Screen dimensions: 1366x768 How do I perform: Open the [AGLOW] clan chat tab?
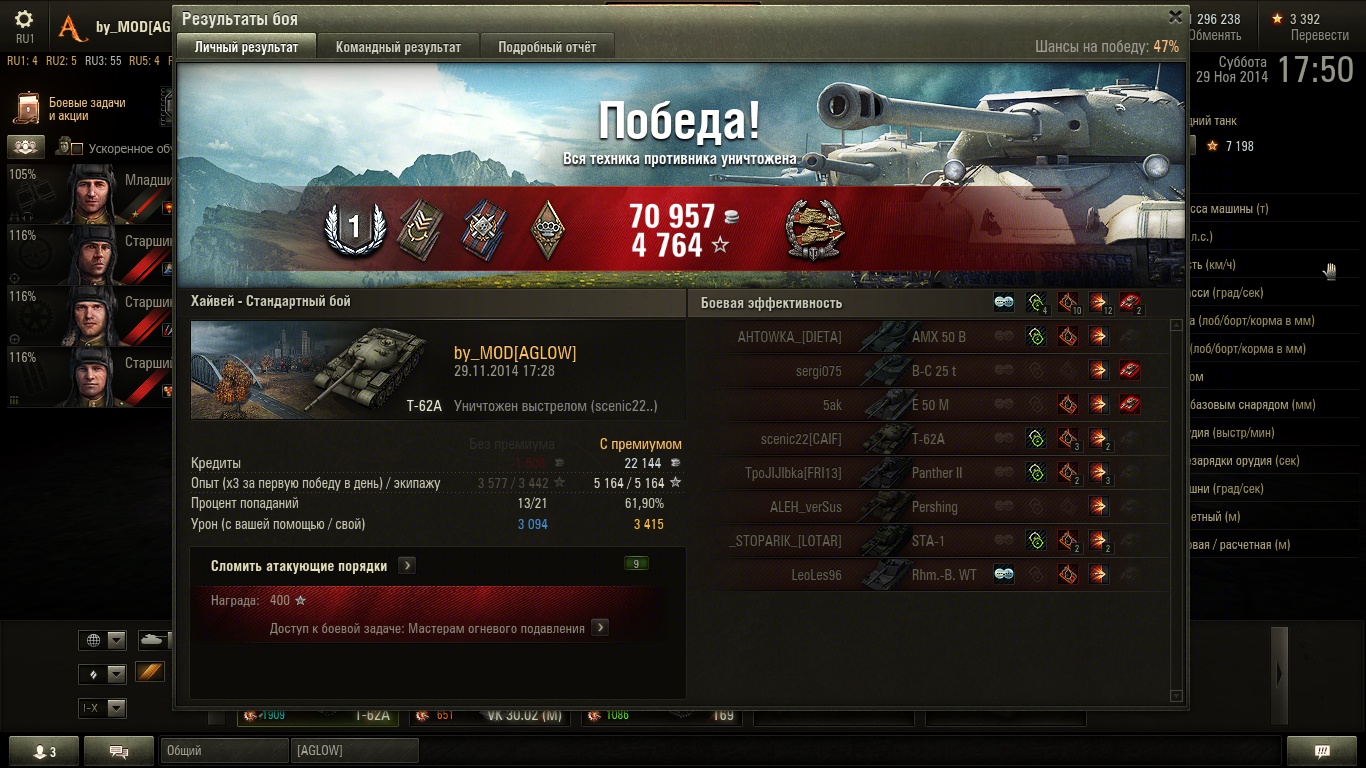click(354, 750)
